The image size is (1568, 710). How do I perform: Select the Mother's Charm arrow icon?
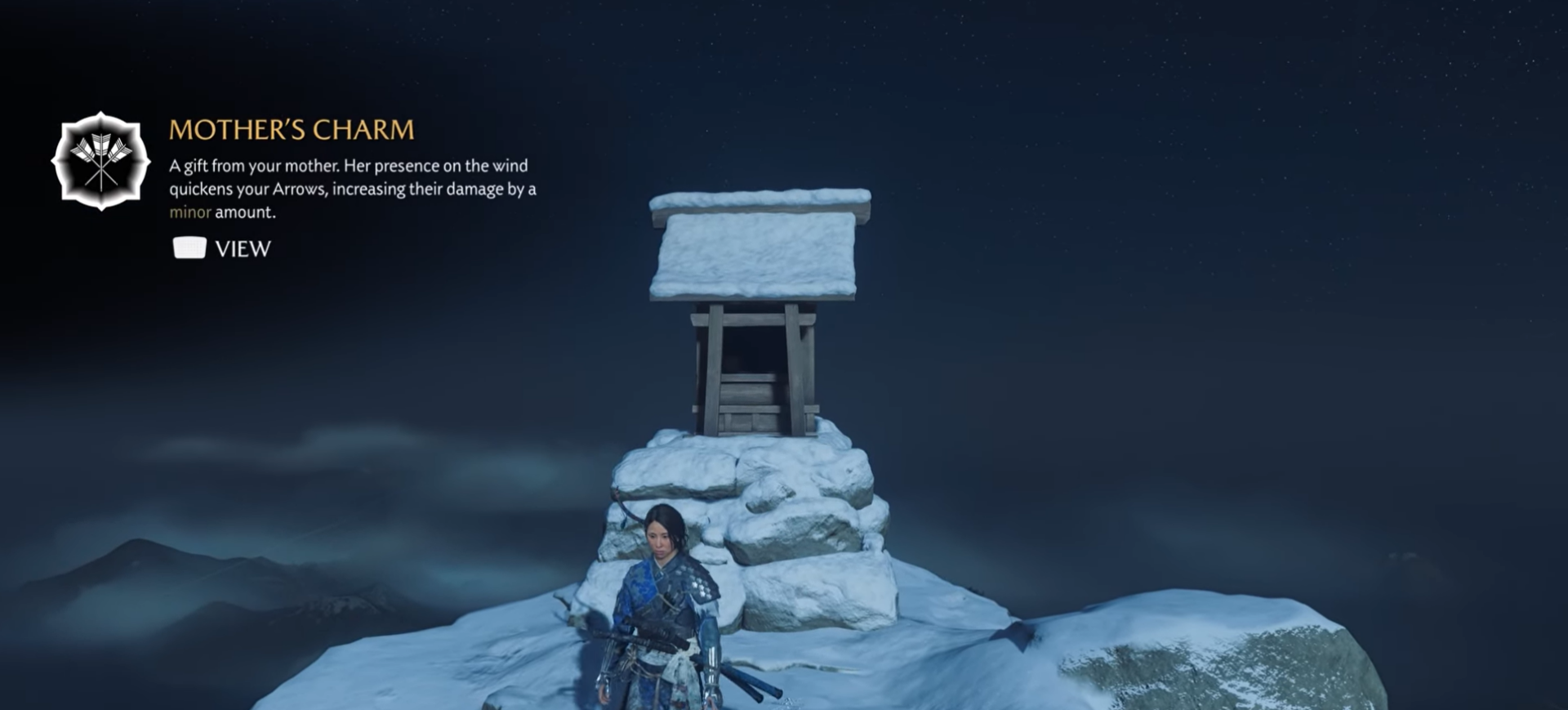click(x=100, y=161)
